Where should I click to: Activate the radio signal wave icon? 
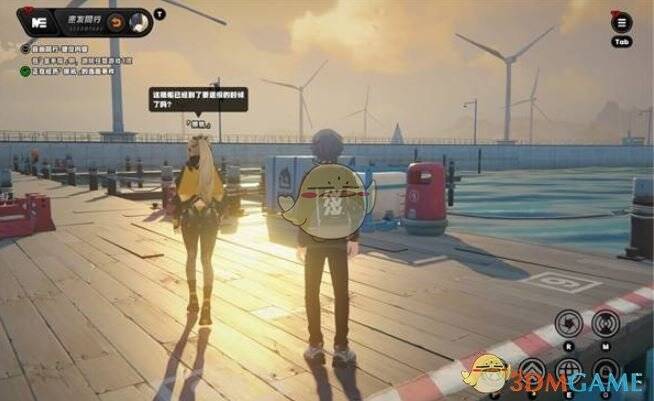point(603,323)
